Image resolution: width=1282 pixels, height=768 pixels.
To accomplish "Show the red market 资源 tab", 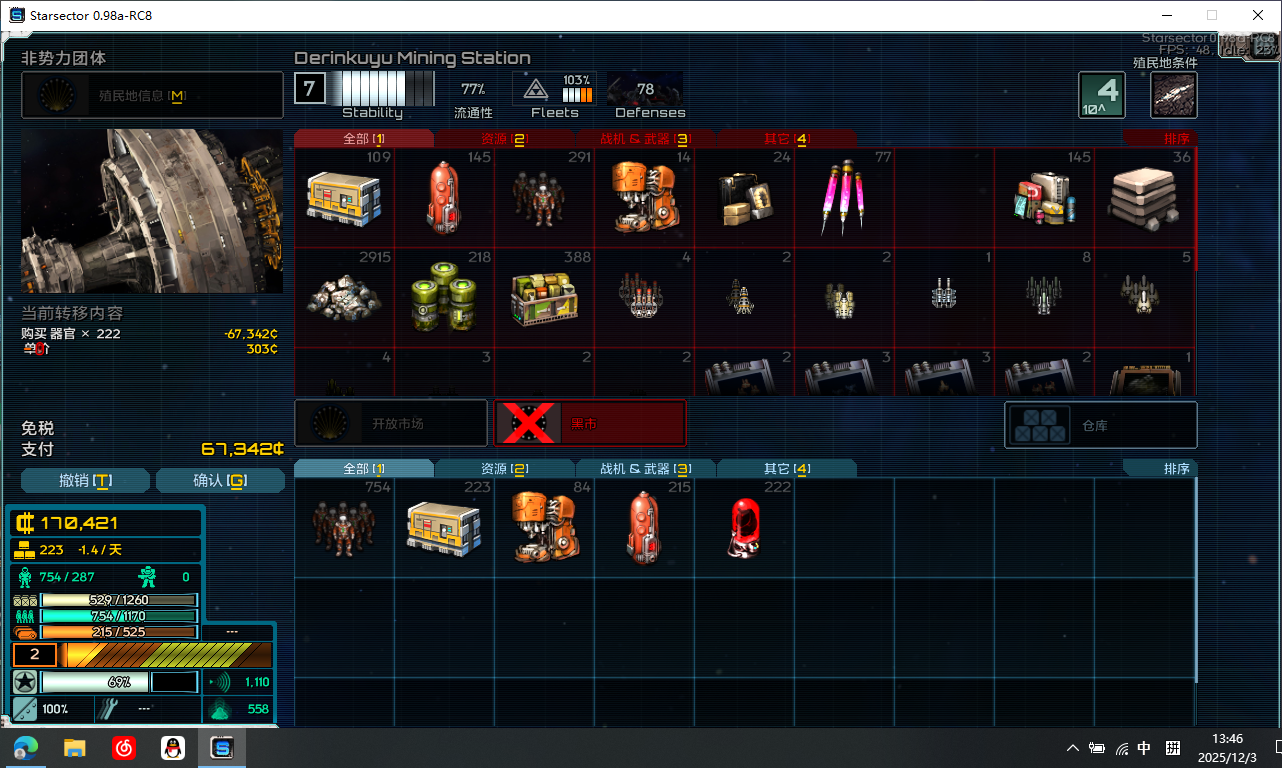I will pos(504,139).
